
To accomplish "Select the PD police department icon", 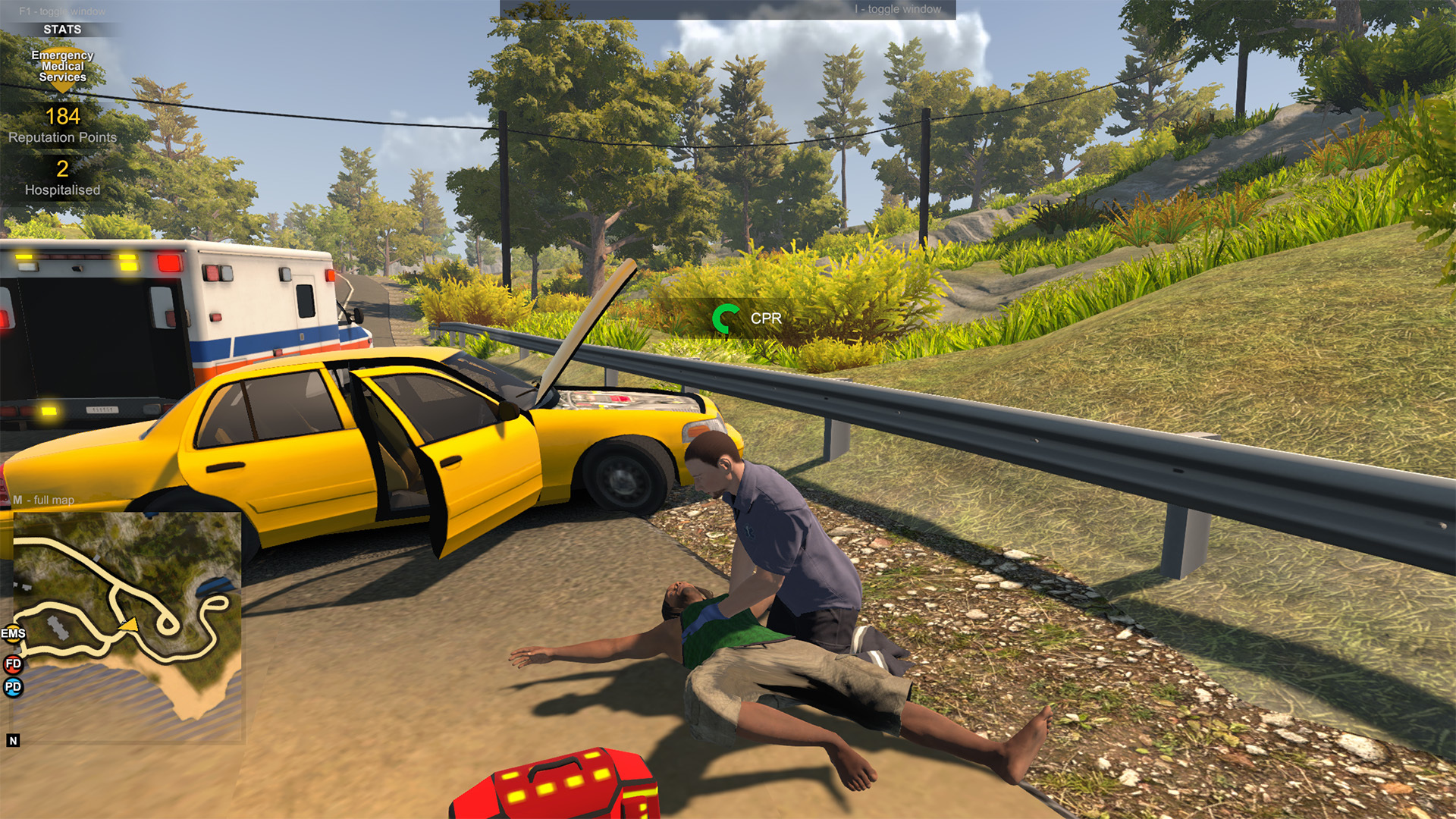I will [x=13, y=687].
